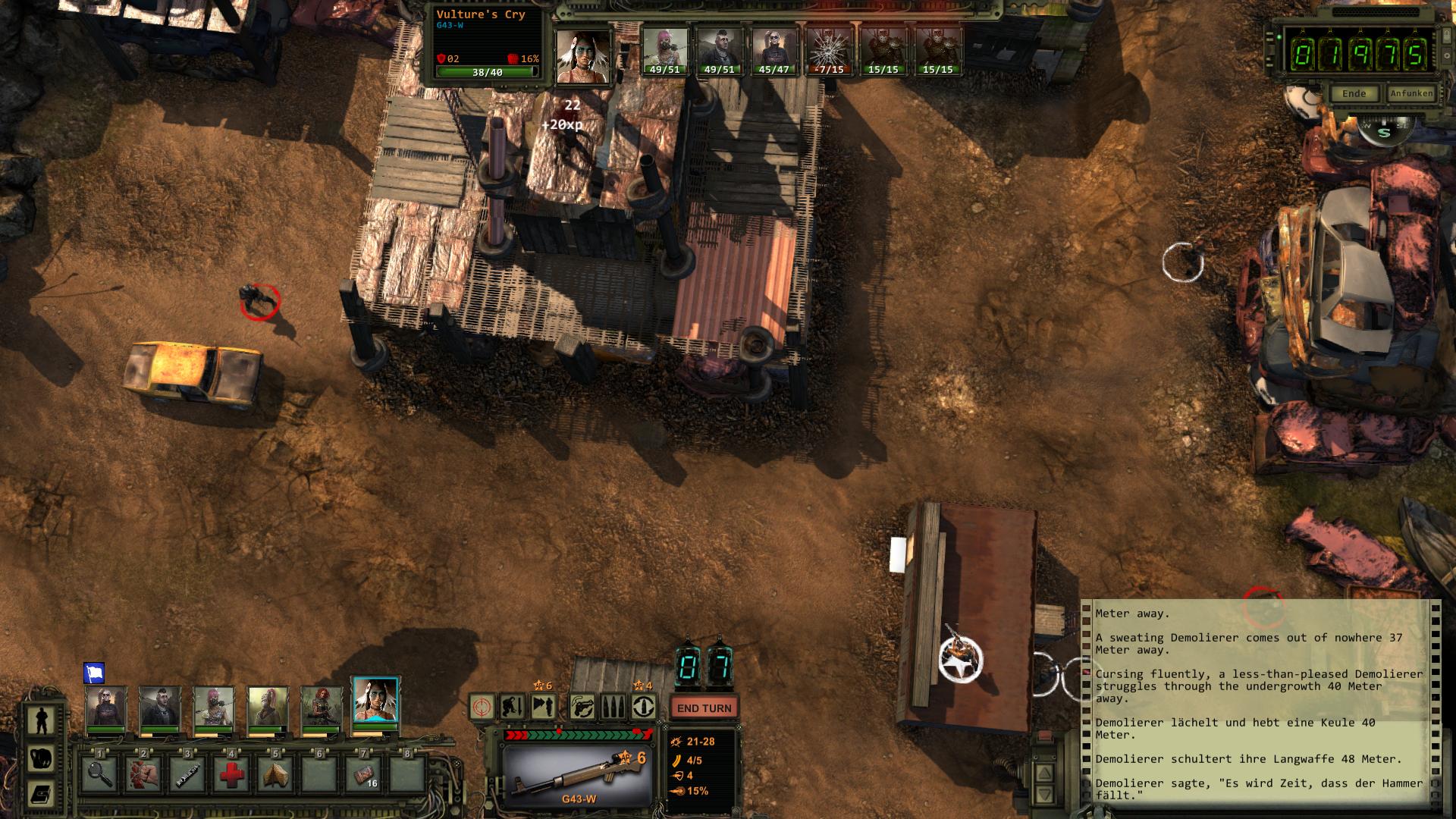End the current combat turn
Image resolution: width=1456 pixels, height=819 pixels.
click(x=704, y=708)
